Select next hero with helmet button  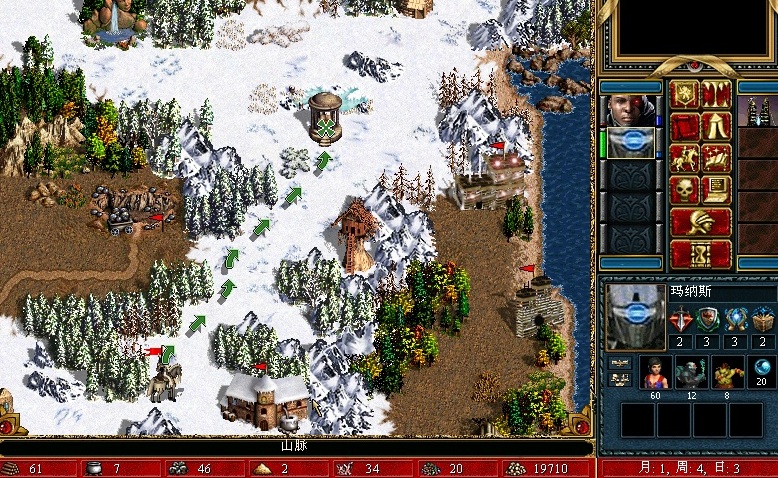(x=700, y=221)
